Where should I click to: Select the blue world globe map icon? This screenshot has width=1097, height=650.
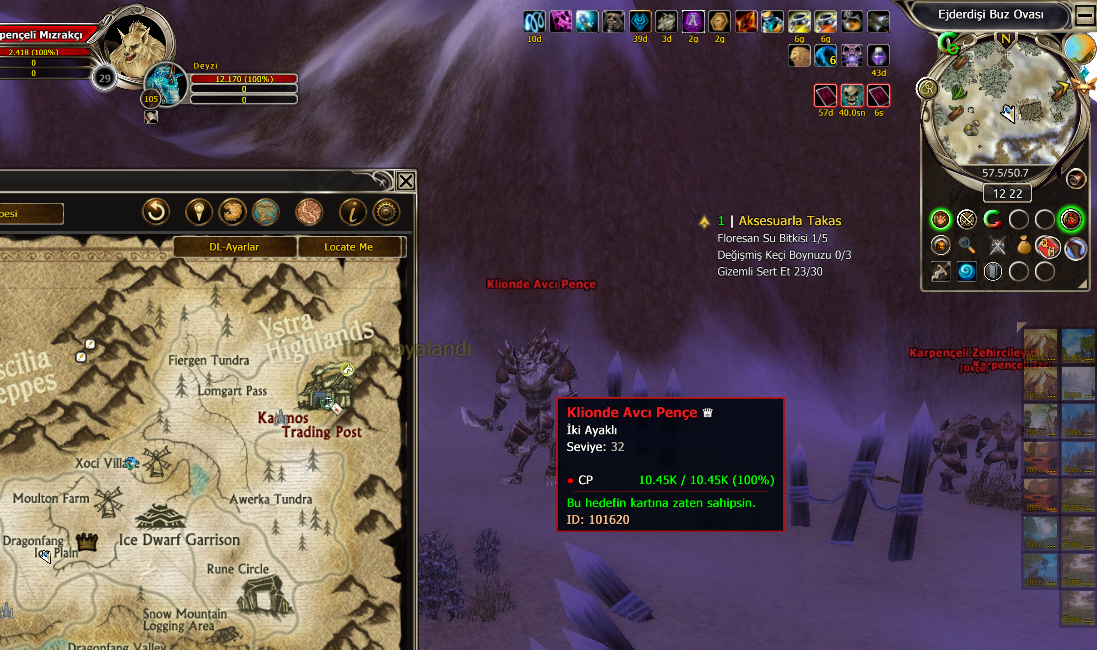point(265,212)
